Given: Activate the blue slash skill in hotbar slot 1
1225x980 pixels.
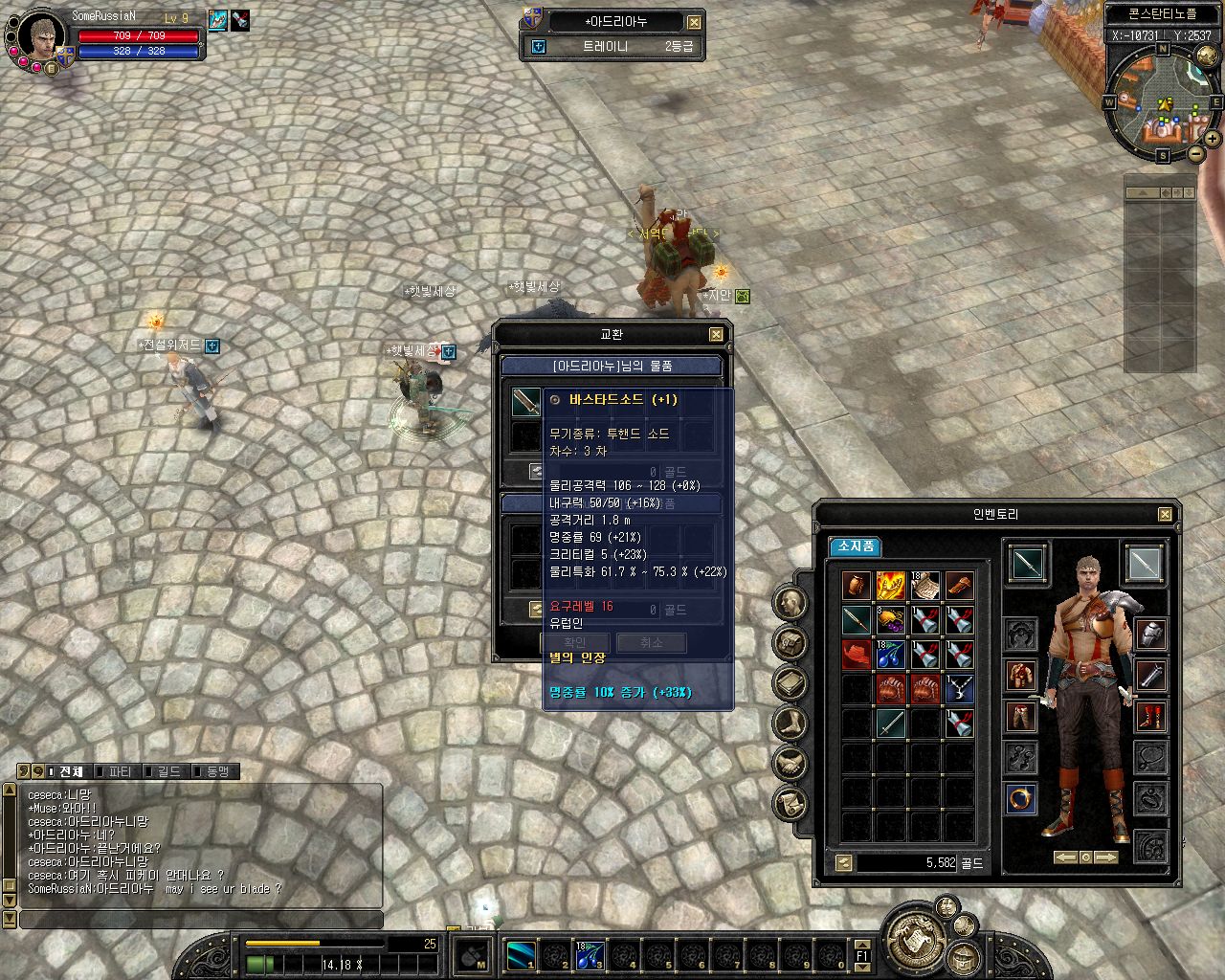Looking at the screenshot, I should (523, 953).
